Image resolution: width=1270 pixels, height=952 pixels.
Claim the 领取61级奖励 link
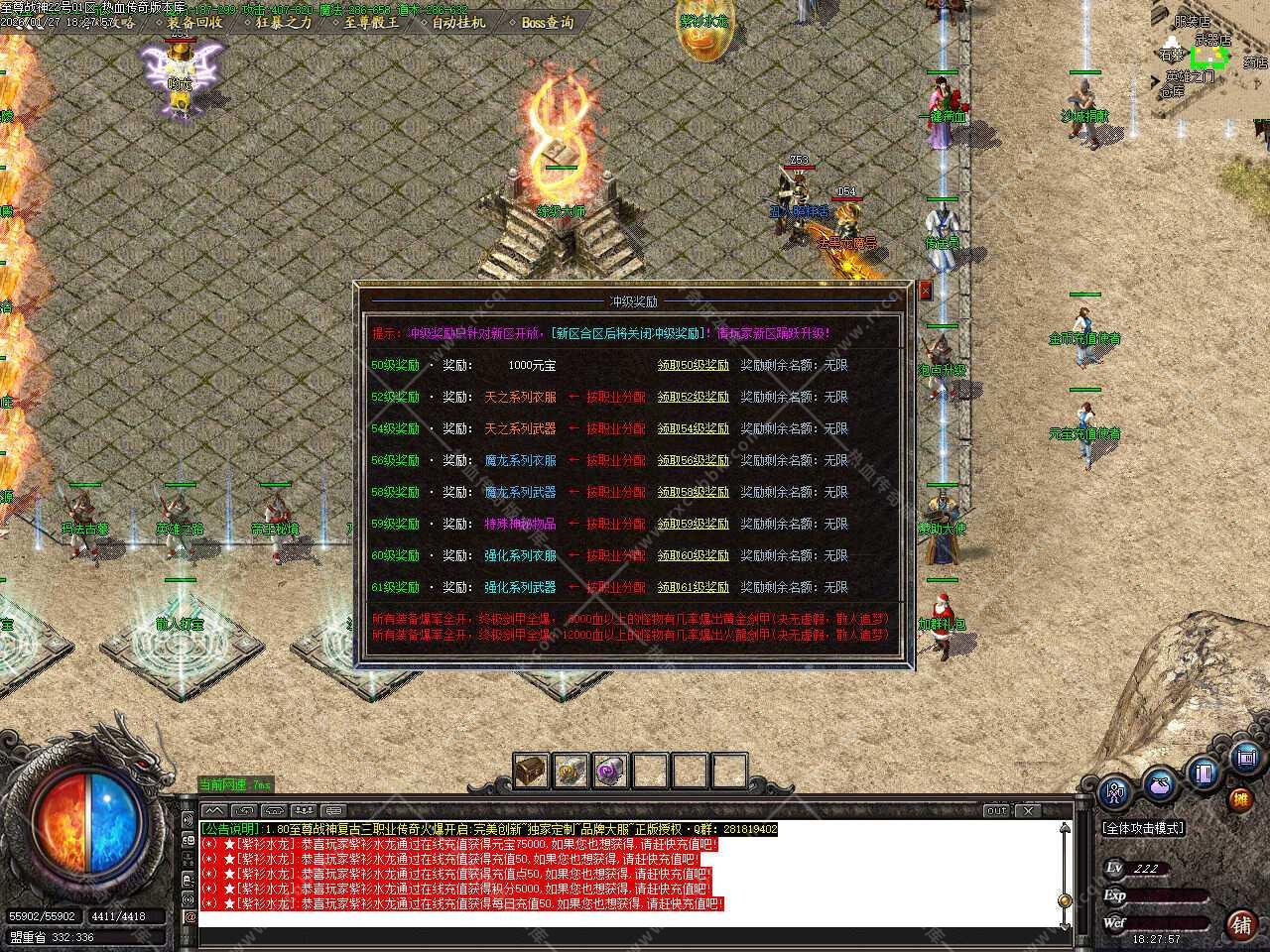click(x=693, y=587)
